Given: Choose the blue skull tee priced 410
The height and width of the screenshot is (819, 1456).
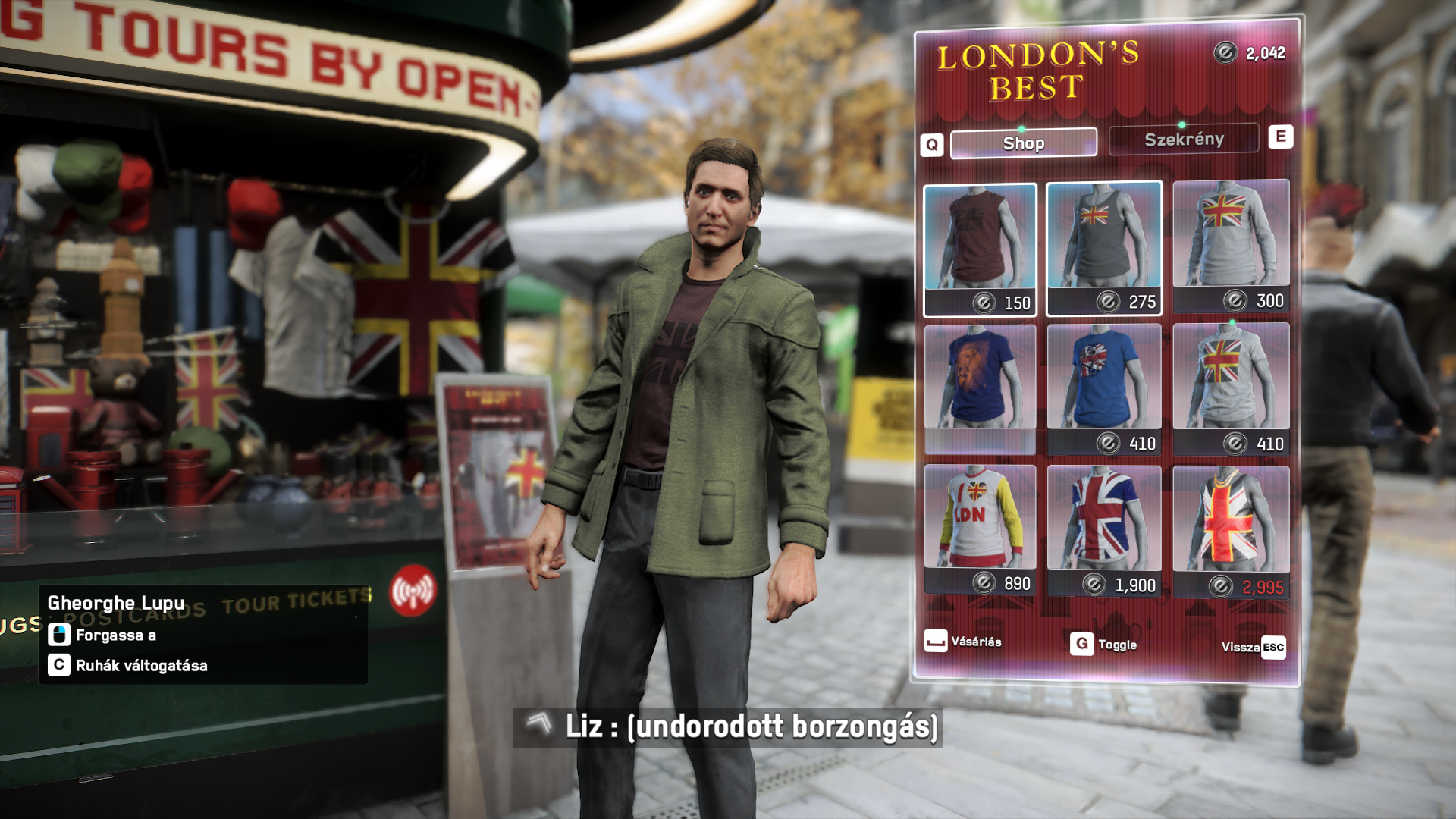Looking at the screenshot, I should (x=1103, y=388).
